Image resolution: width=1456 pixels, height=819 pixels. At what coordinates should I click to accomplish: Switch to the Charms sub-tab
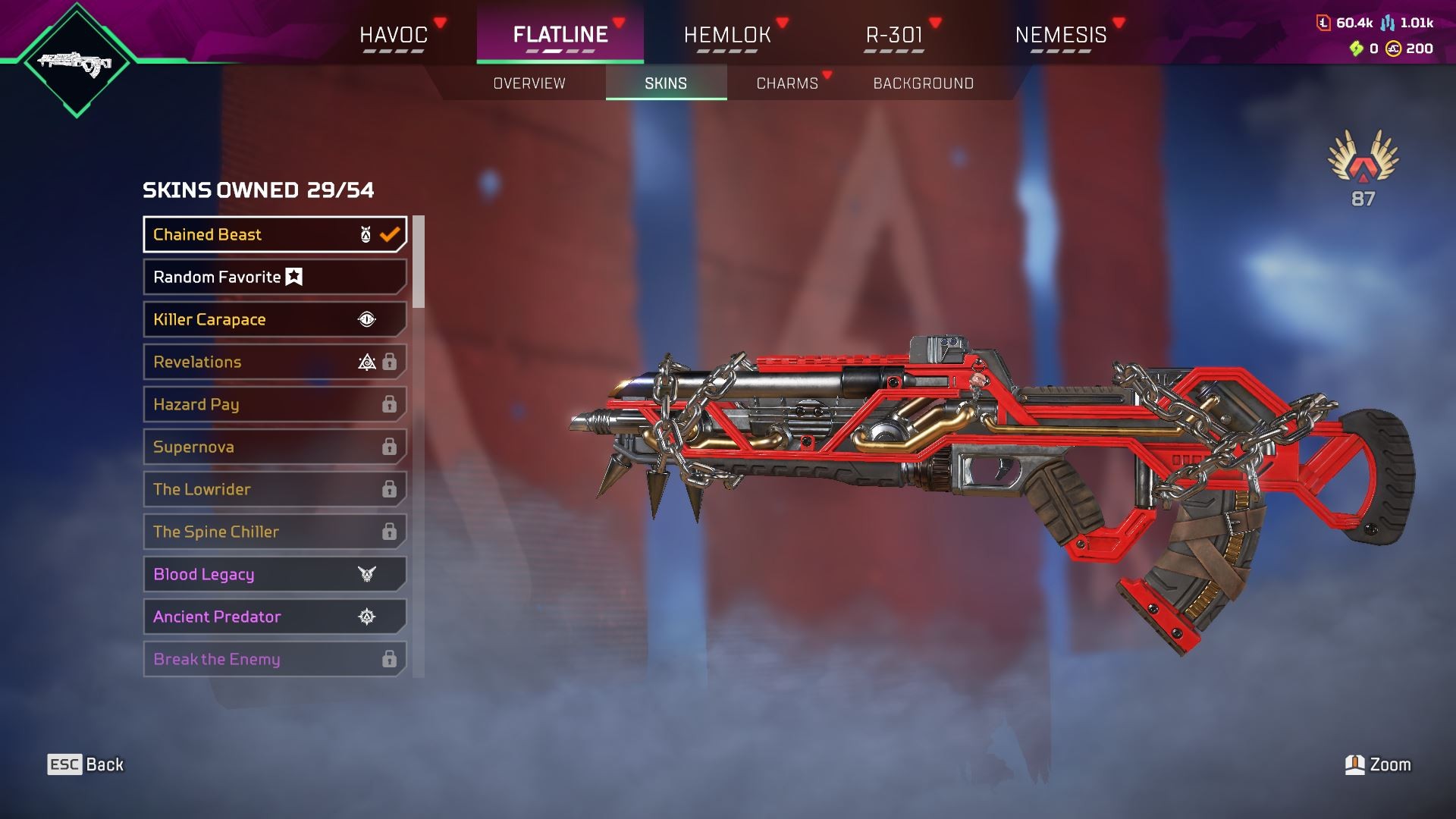[x=787, y=83]
